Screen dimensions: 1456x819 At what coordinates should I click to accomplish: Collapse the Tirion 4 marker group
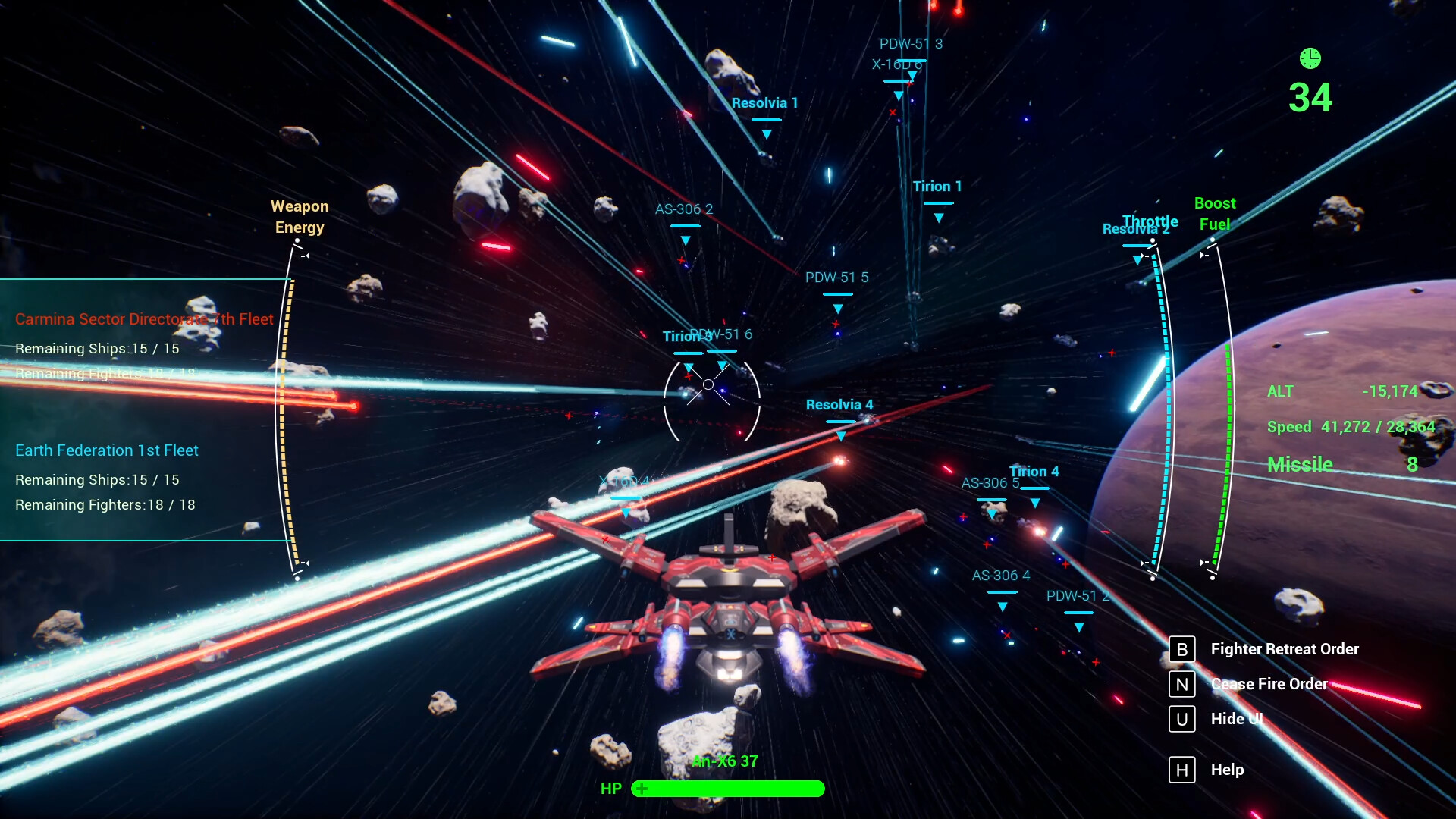[x=1034, y=471]
